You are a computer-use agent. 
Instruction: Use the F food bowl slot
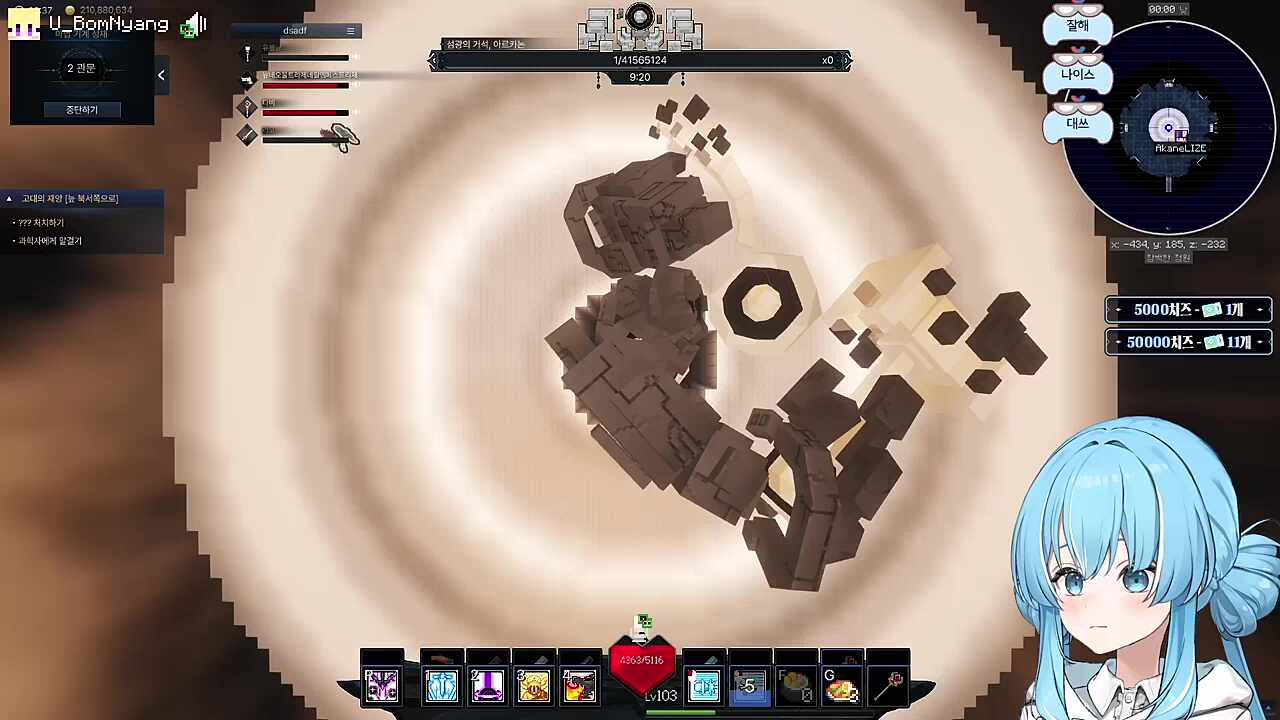click(796, 687)
